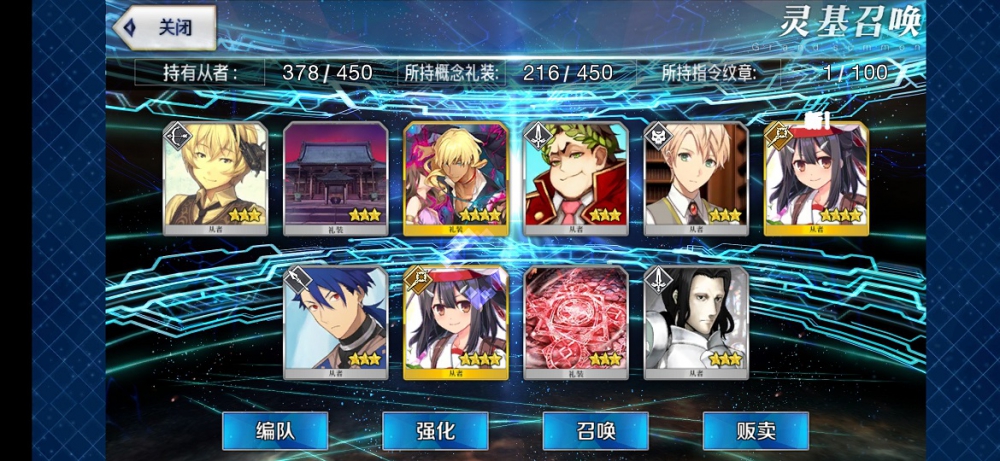Select the blond servant card with the dark flower
The width and height of the screenshot is (1000, 461).
coord(215,177)
